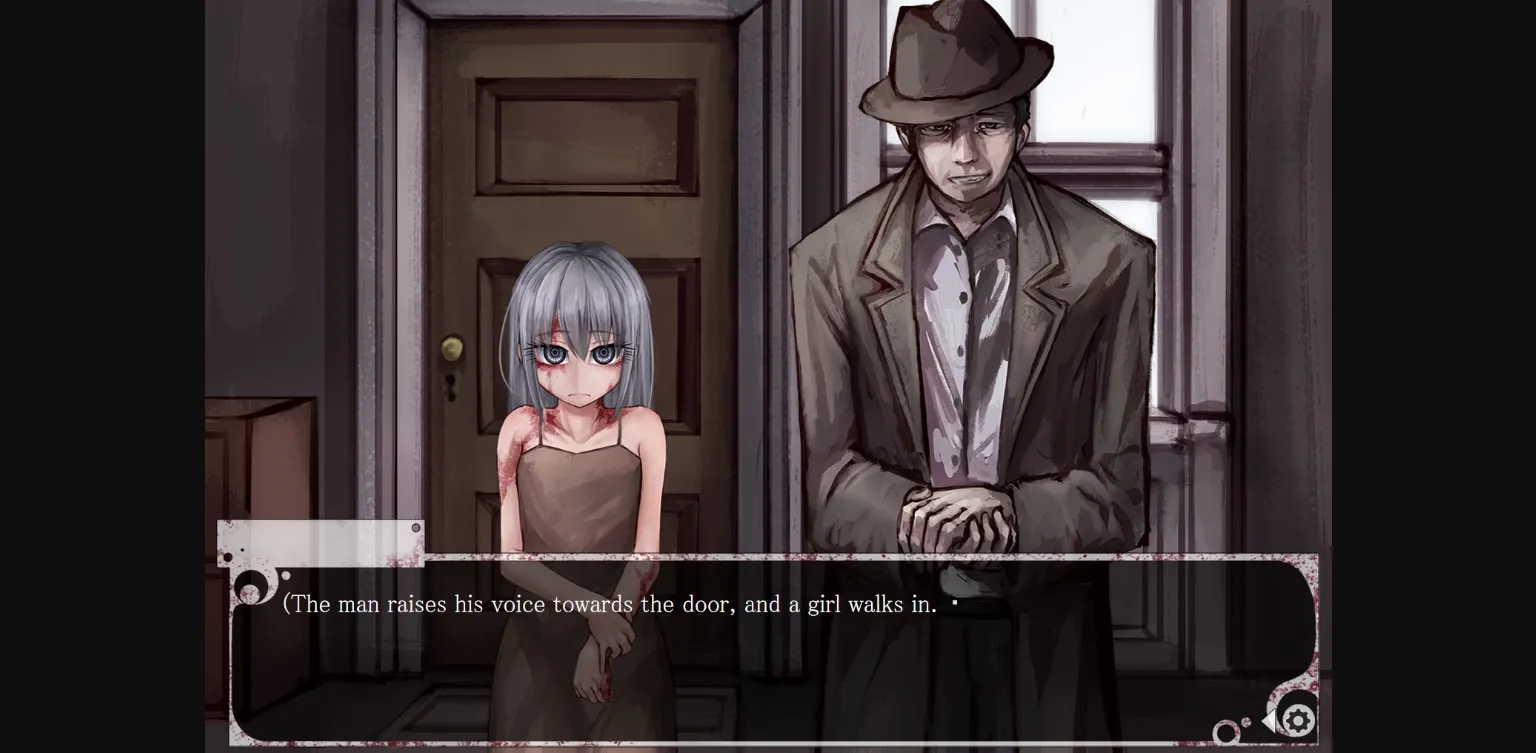The image size is (1536, 753).
Task: Click the circle decoration on the name plate
Action: tap(416, 527)
